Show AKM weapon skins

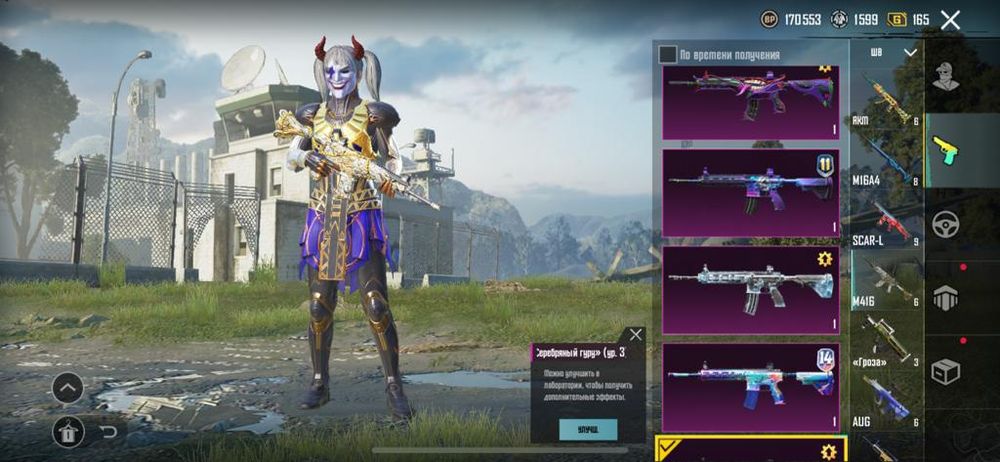click(887, 99)
